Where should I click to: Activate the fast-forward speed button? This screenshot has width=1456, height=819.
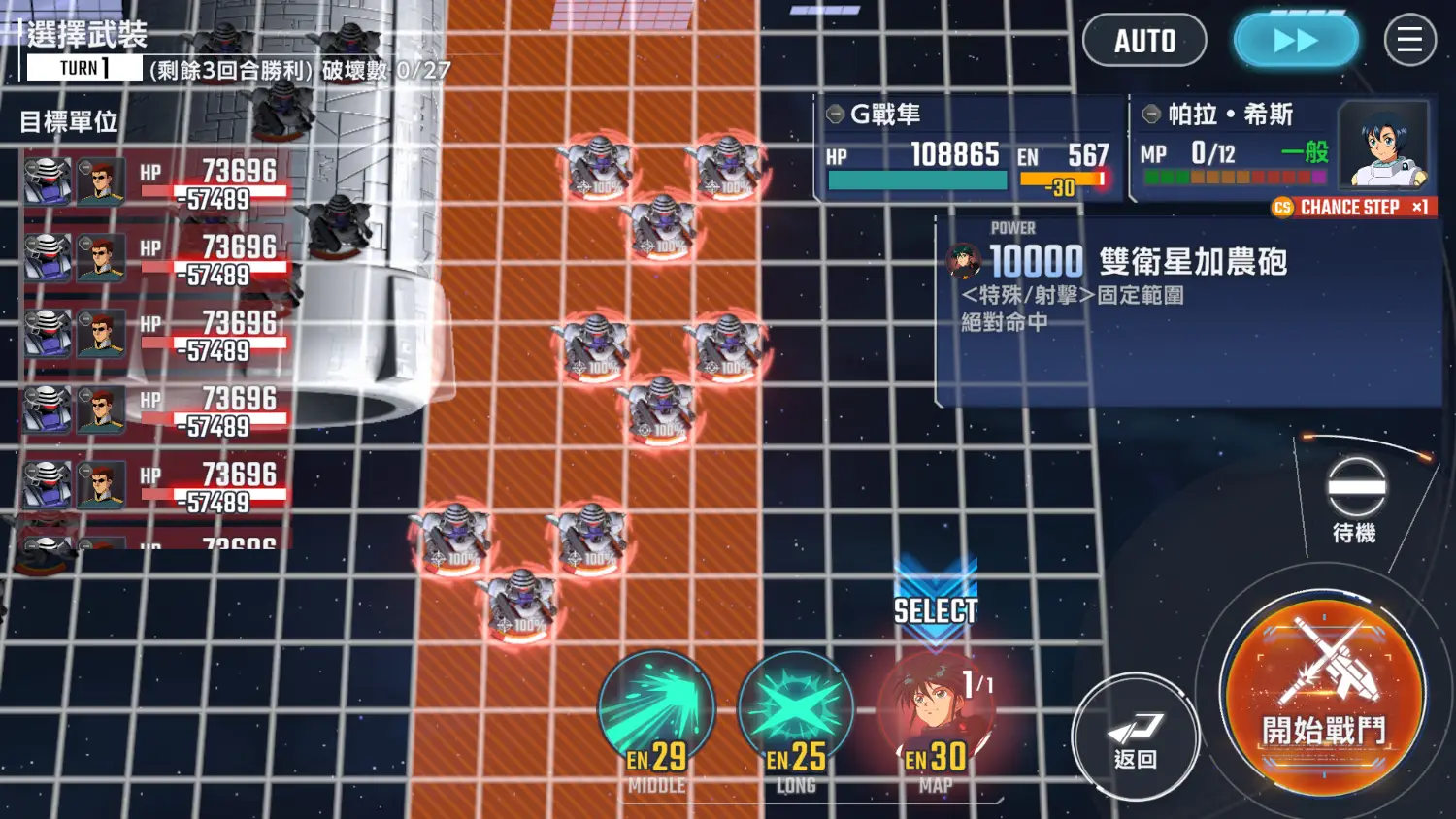pyautogui.click(x=1295, y=41)
